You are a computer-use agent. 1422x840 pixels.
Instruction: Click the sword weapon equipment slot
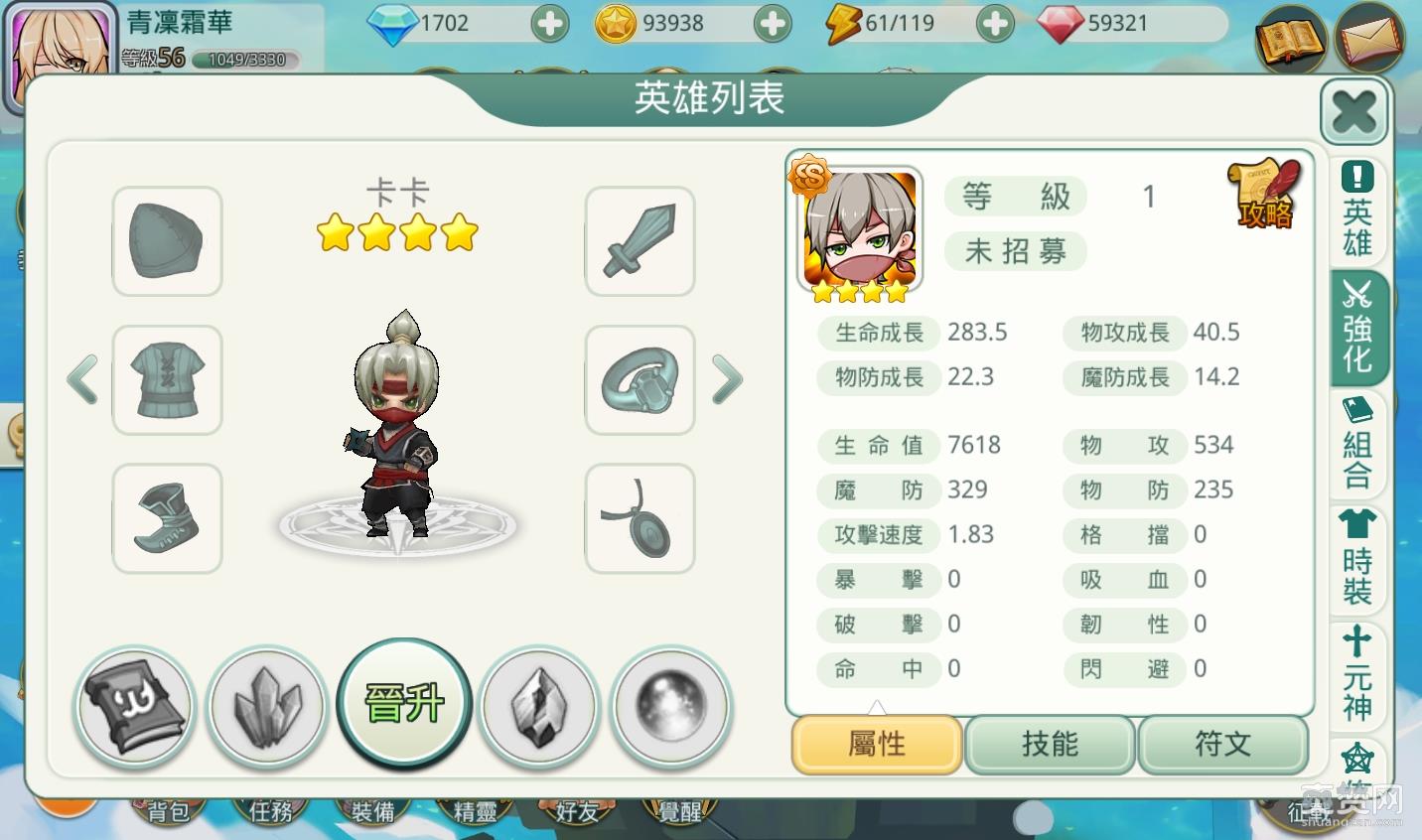click(x=640, y=242)
